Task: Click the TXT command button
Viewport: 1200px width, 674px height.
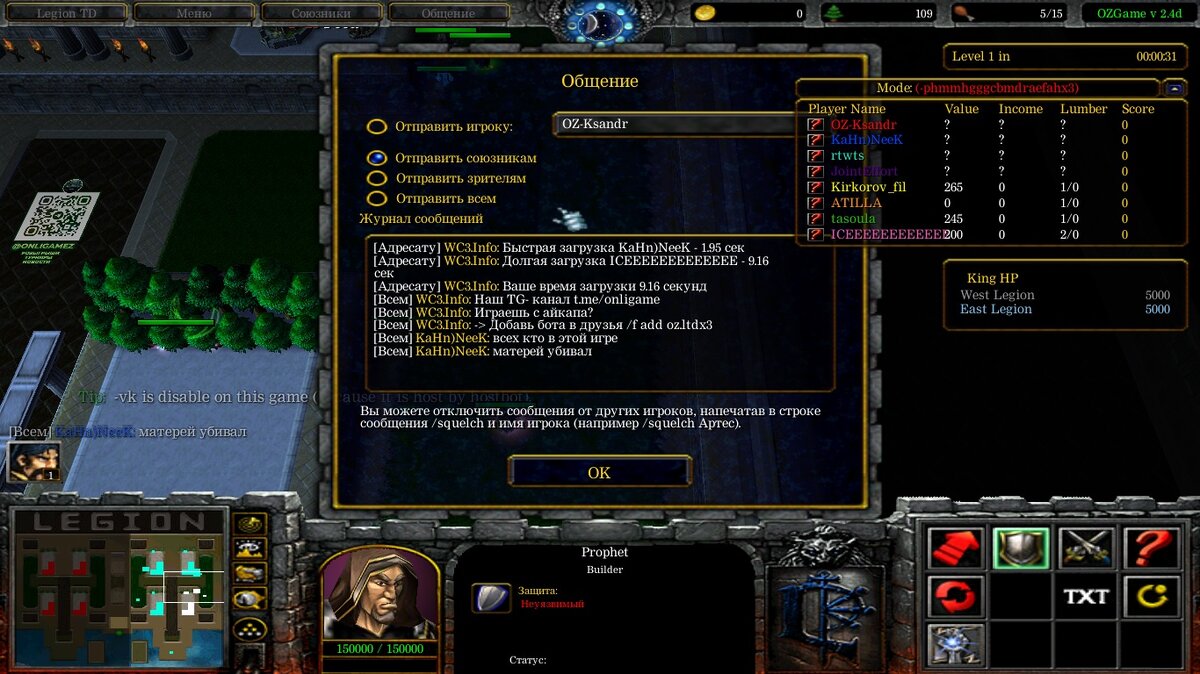Action: coord(1086,596)
